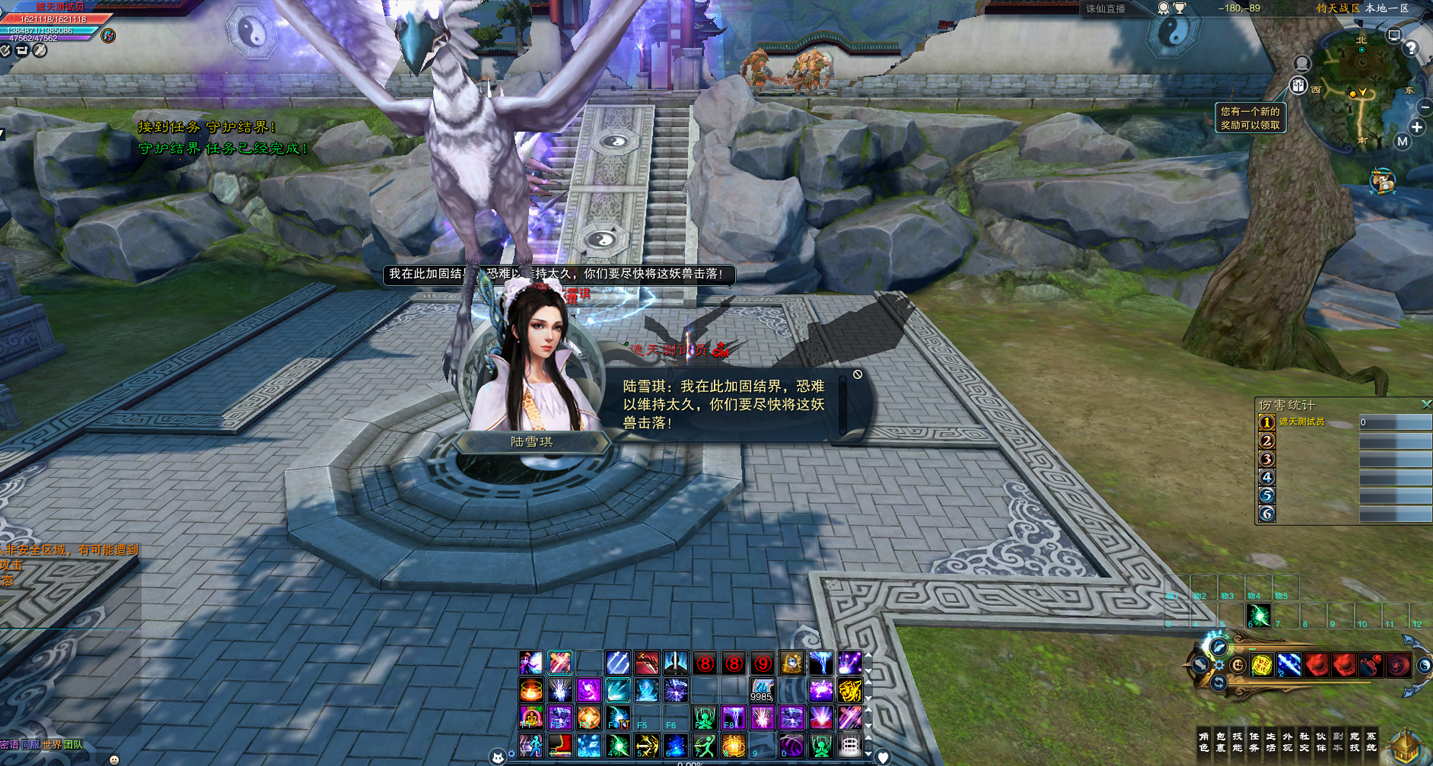
Task: Open the 系统 (System) menu
Action: point(1371,741)
